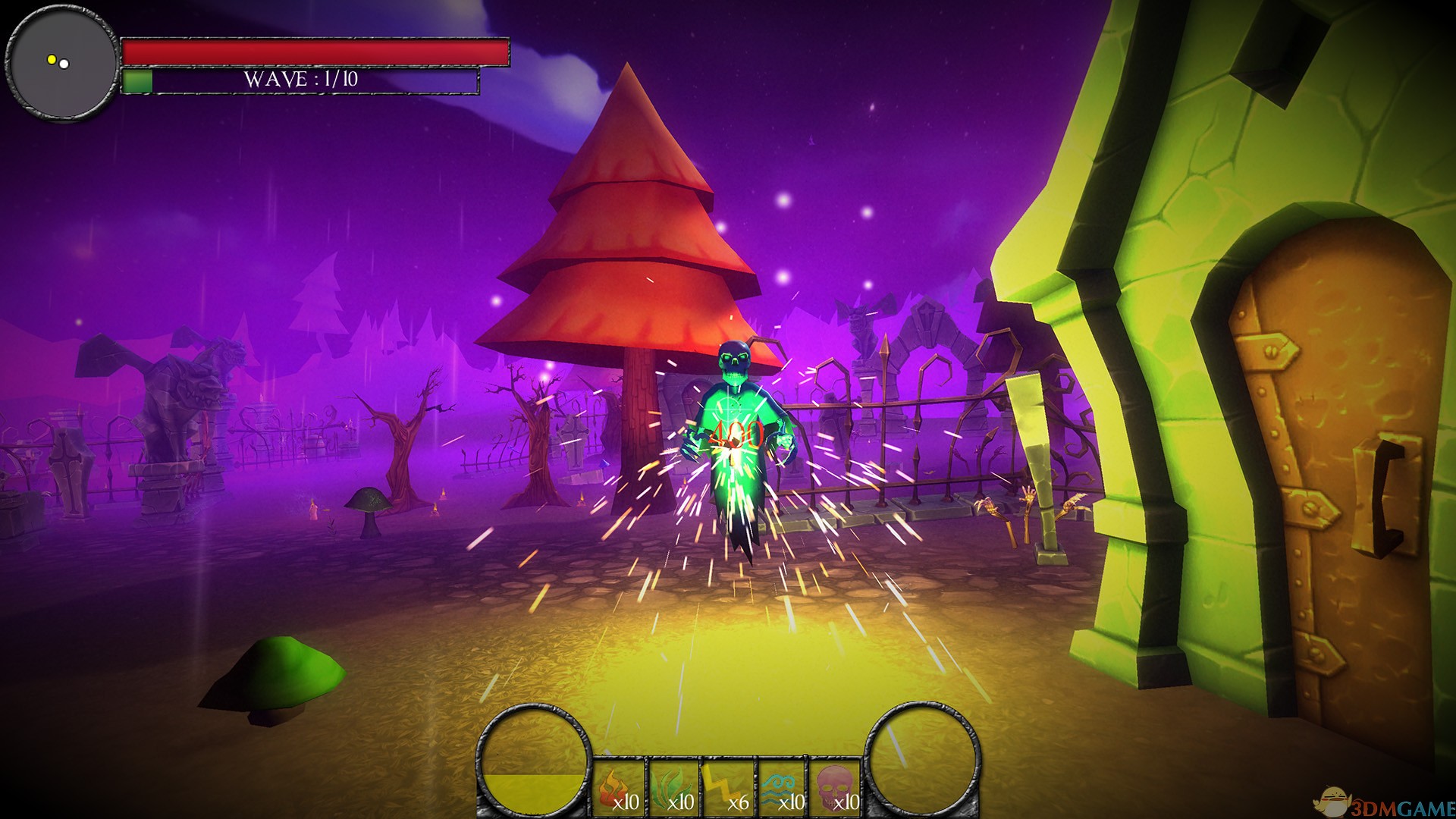The image size is (1456, 819).
Task: Pick the water wave spell slot
Action: [x=783, y=789]
